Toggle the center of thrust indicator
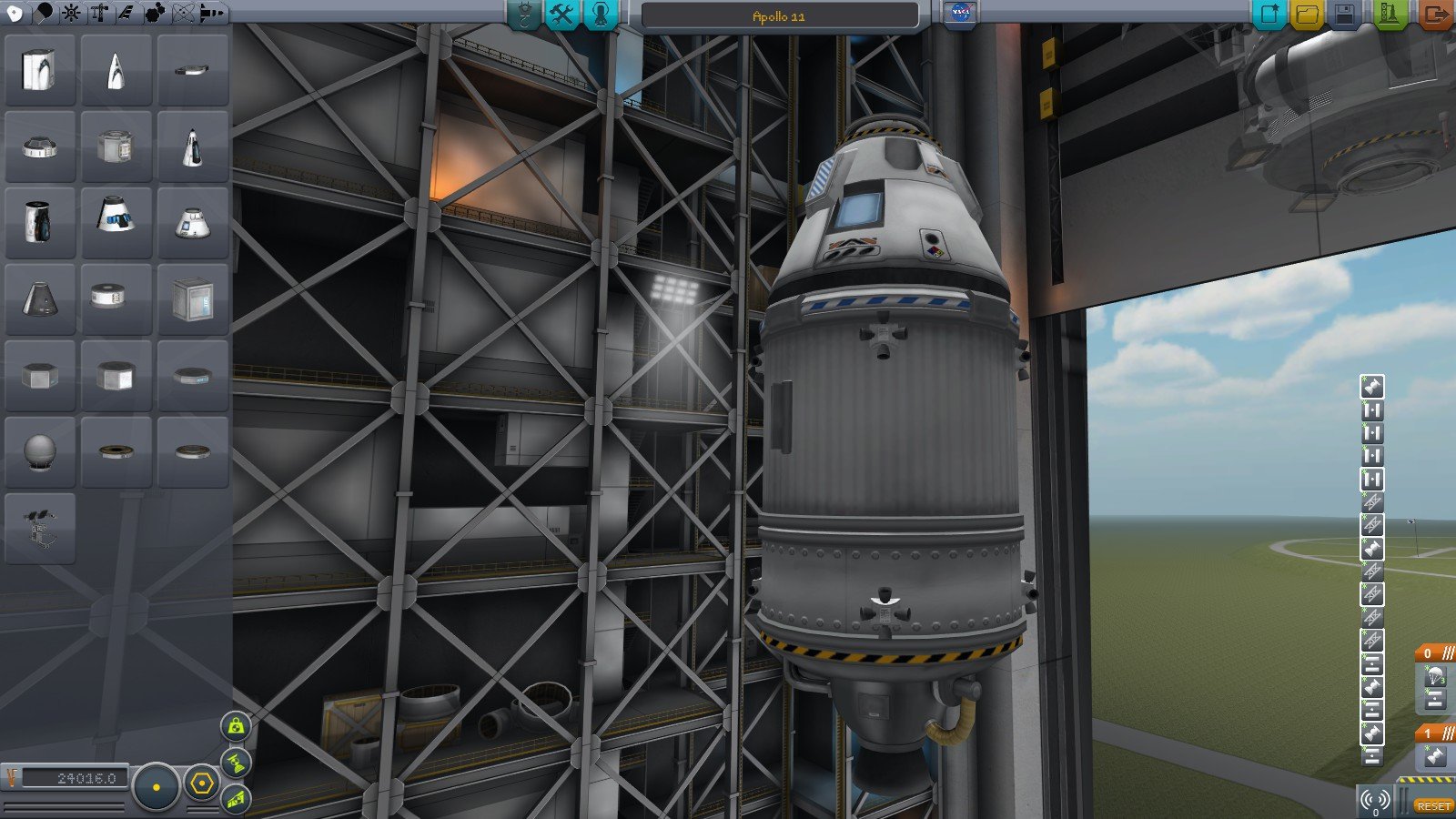 [x=237, y=761]
